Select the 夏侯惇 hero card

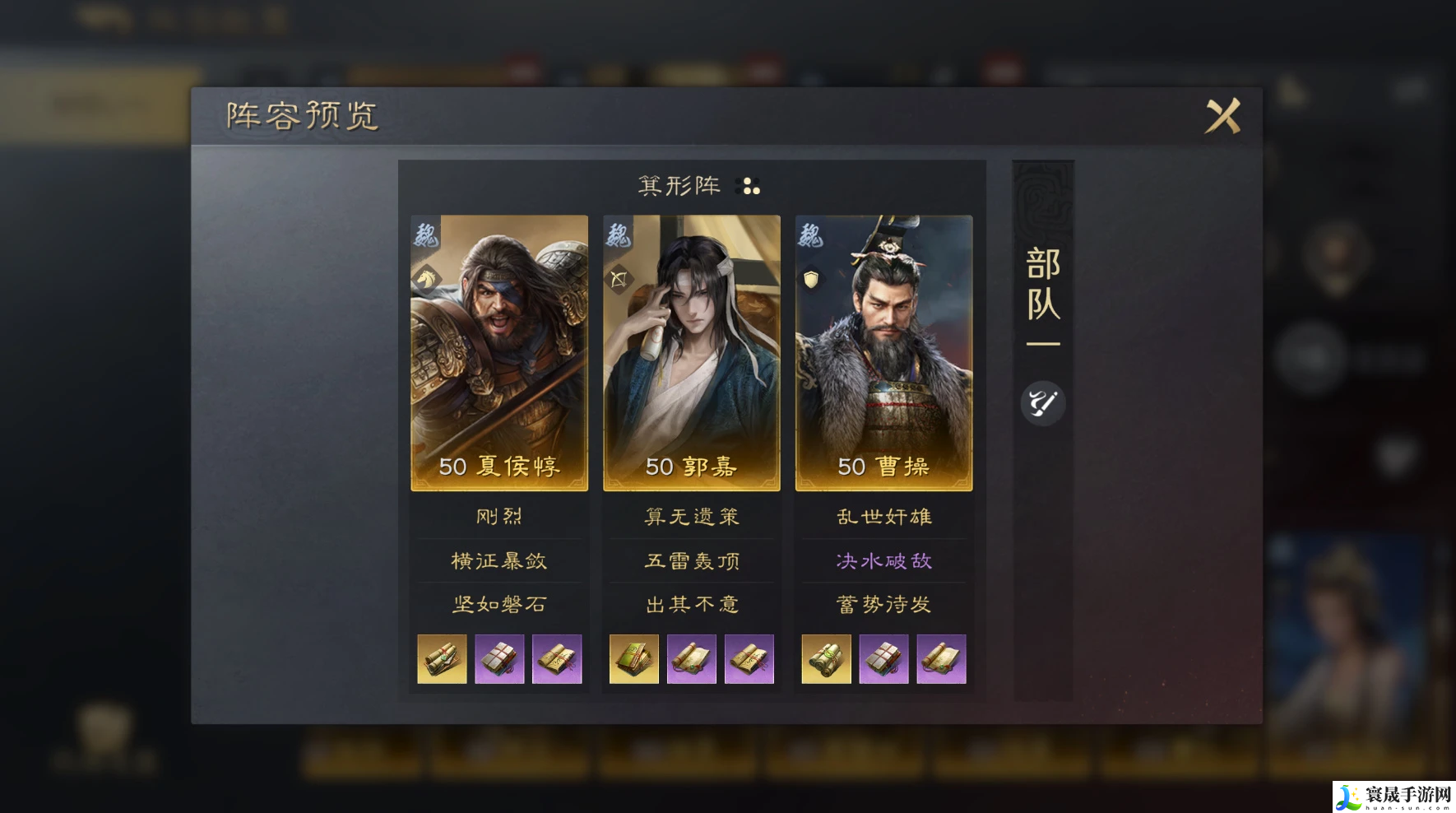pyautogui.click(x=499, y=352)
